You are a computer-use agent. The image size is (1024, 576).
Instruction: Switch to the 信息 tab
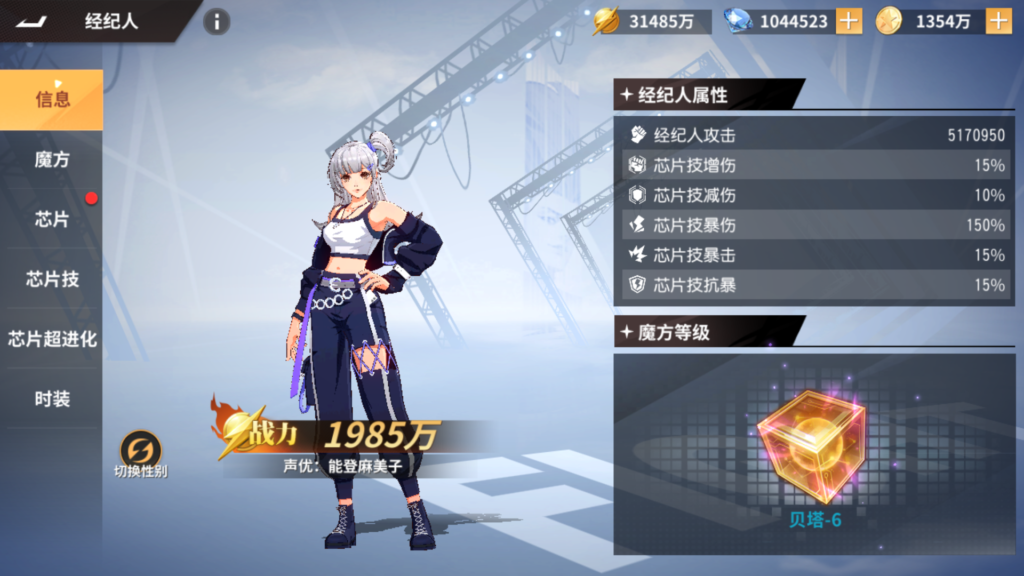click(52, 99)
